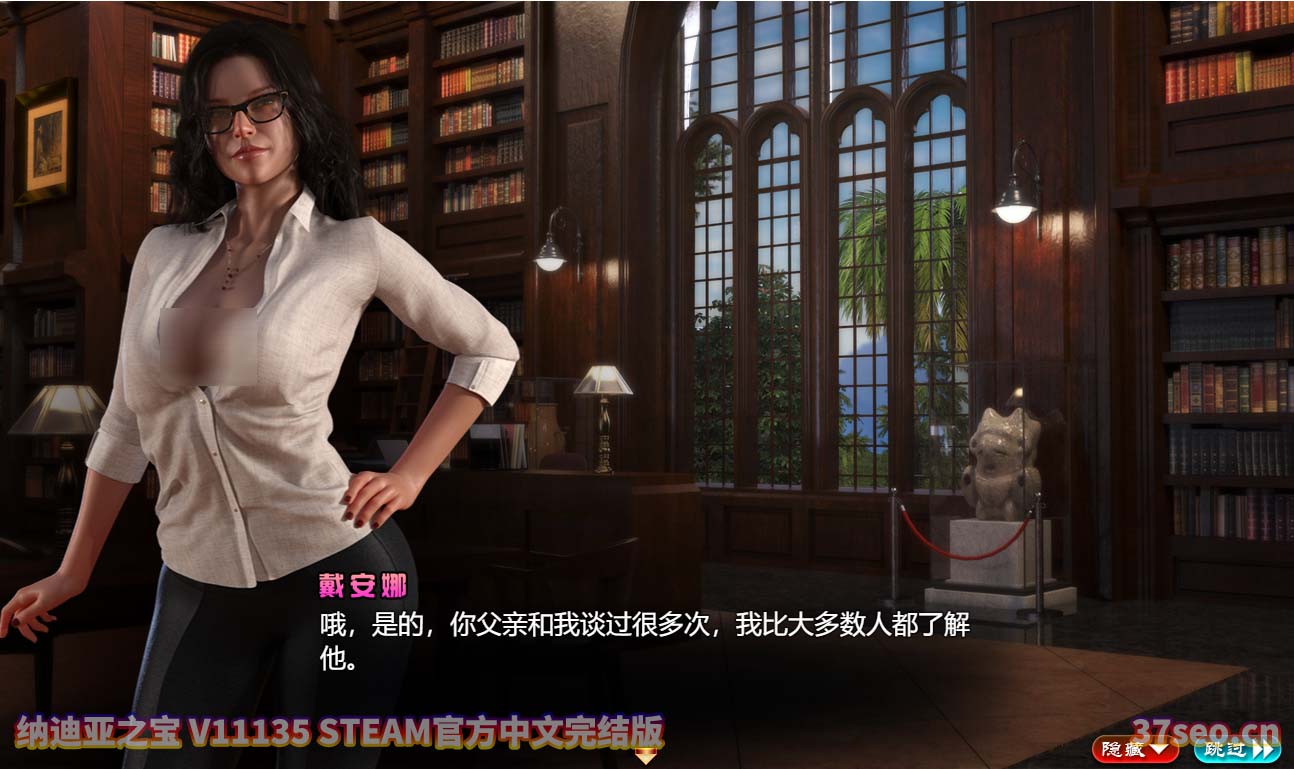1294x769 pixels.
Task: Click the framed picture on the left wall
Action: point(46,140)
